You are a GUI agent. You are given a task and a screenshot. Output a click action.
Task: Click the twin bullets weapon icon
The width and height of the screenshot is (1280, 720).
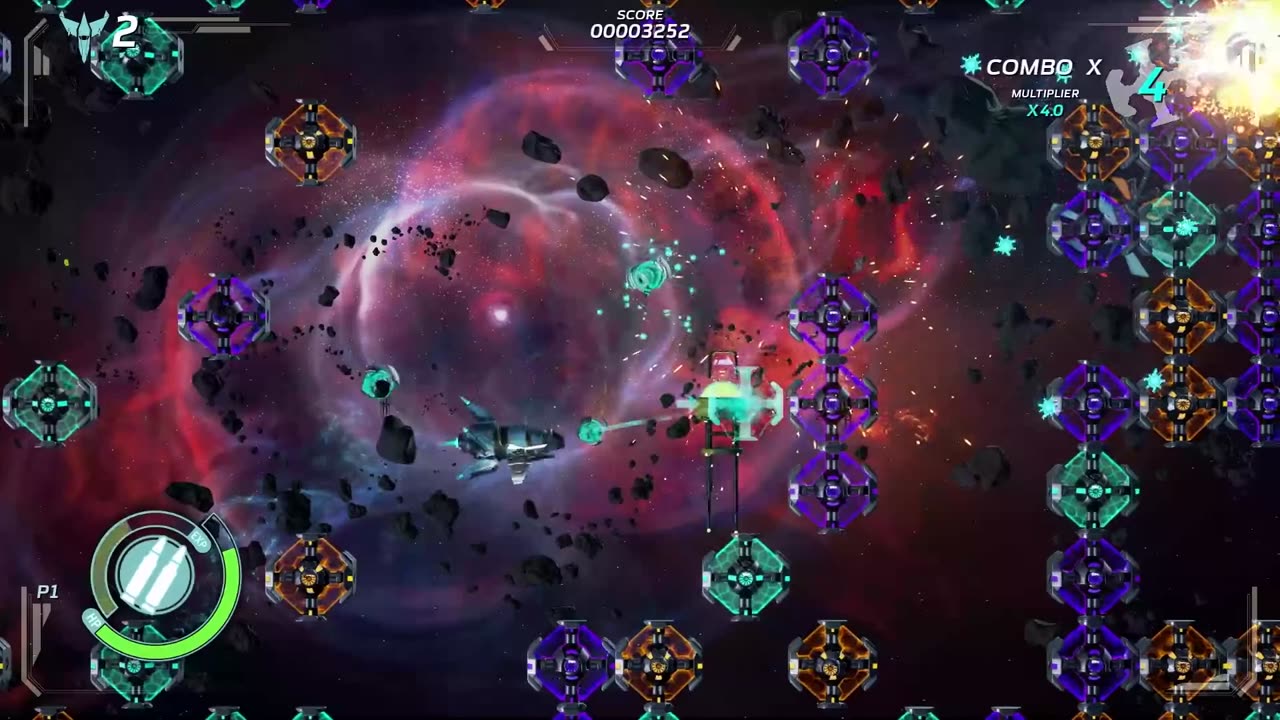(x=157, y=575)
